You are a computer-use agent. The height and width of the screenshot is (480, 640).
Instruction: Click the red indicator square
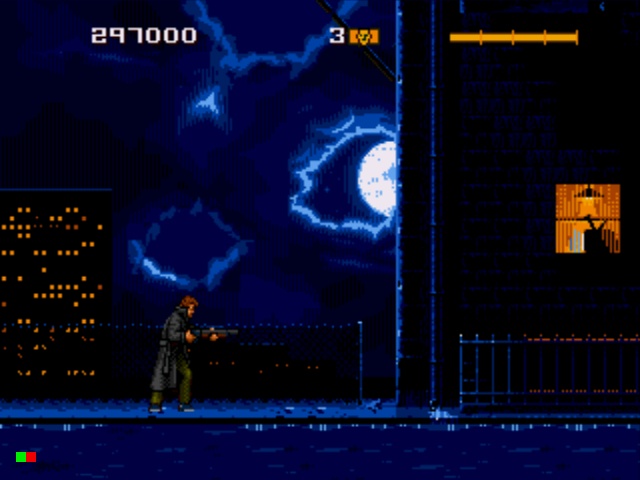coord(31,457)
